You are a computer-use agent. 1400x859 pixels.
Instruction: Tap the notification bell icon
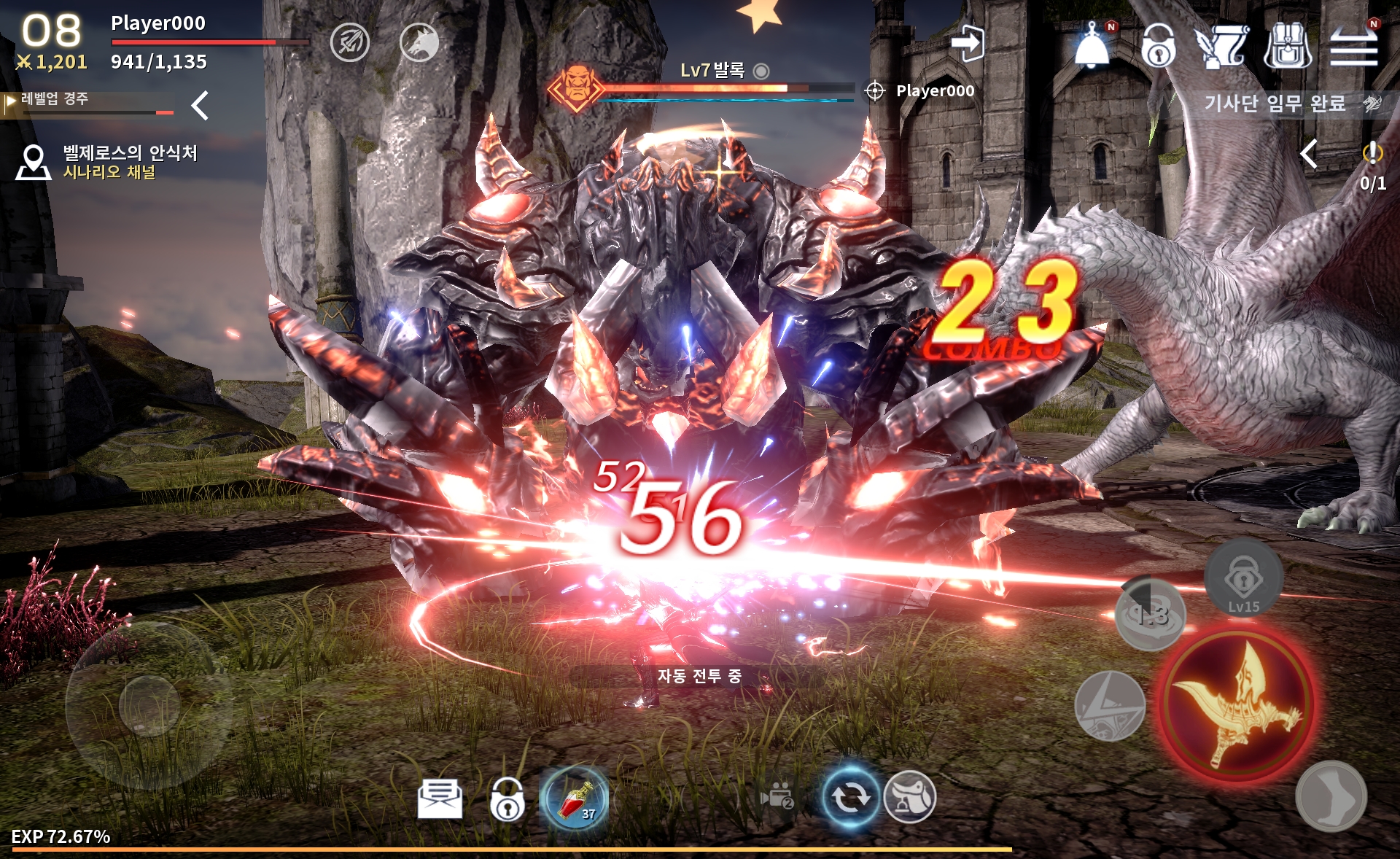[x=1092, y=45]
